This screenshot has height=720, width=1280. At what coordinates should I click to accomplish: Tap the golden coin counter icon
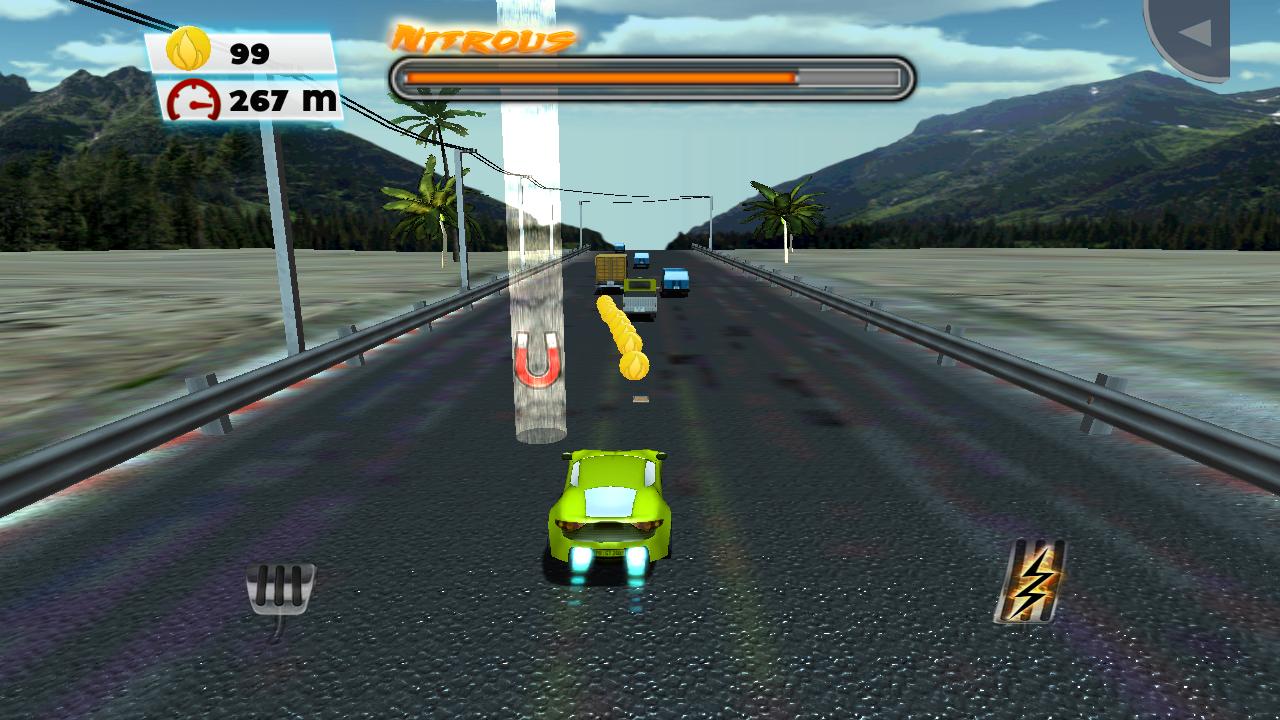[x=190, y=48]
